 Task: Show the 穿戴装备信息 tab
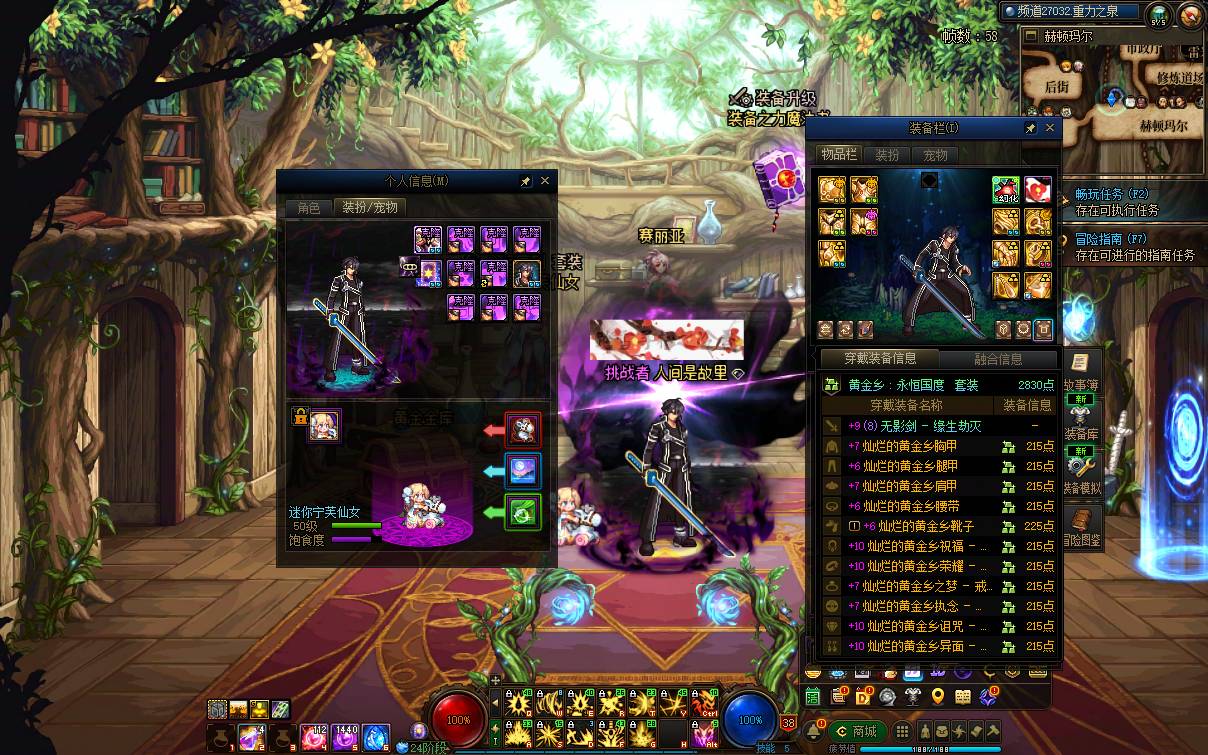(879, 359)
